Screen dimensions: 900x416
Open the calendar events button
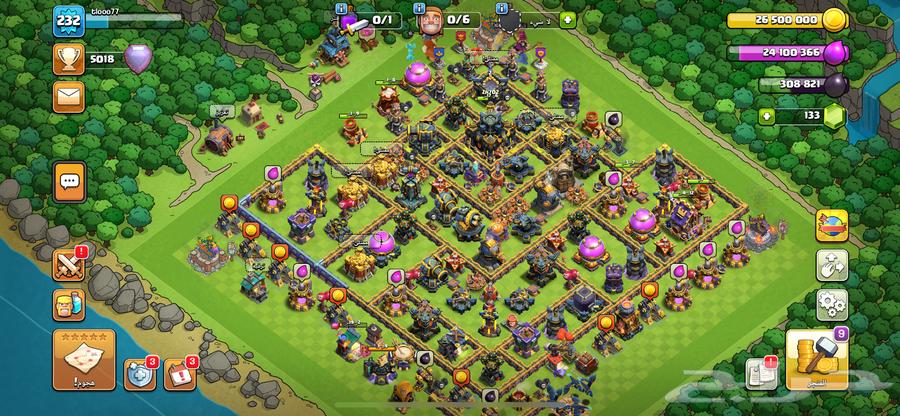177,374
